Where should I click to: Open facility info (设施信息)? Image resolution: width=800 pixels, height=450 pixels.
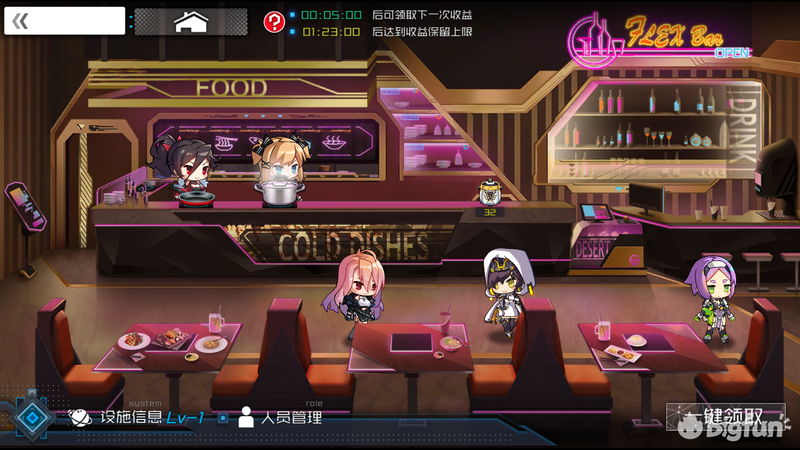tap(135, 417)
